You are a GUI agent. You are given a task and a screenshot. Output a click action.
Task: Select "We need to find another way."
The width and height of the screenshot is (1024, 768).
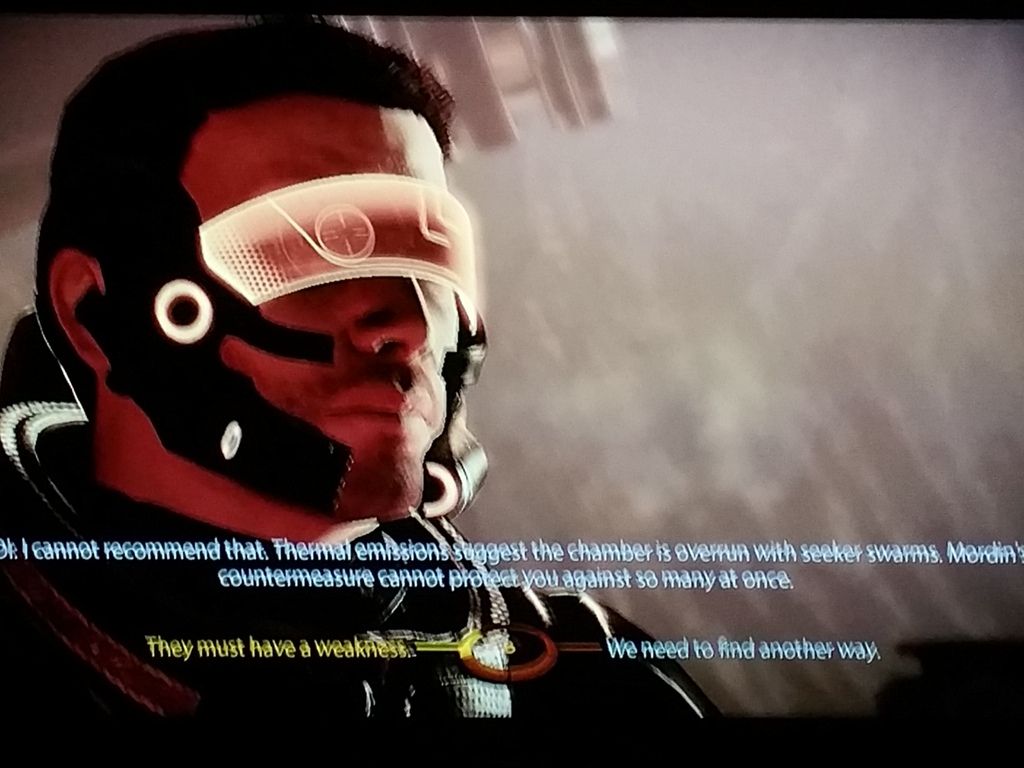[x=743, y=649]
